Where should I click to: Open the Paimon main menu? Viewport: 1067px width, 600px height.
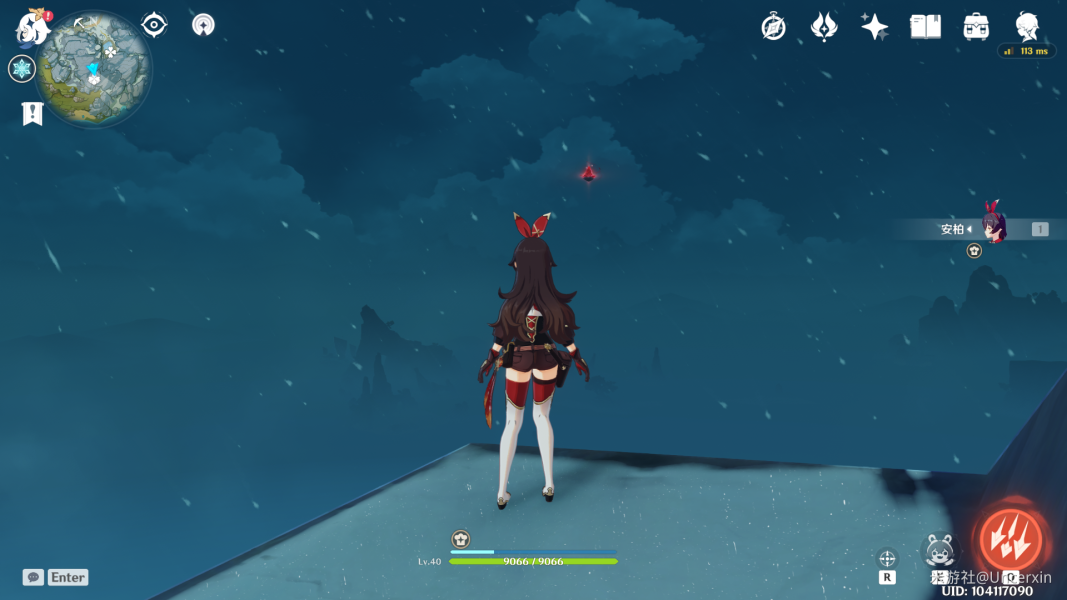tap(33, 27)
